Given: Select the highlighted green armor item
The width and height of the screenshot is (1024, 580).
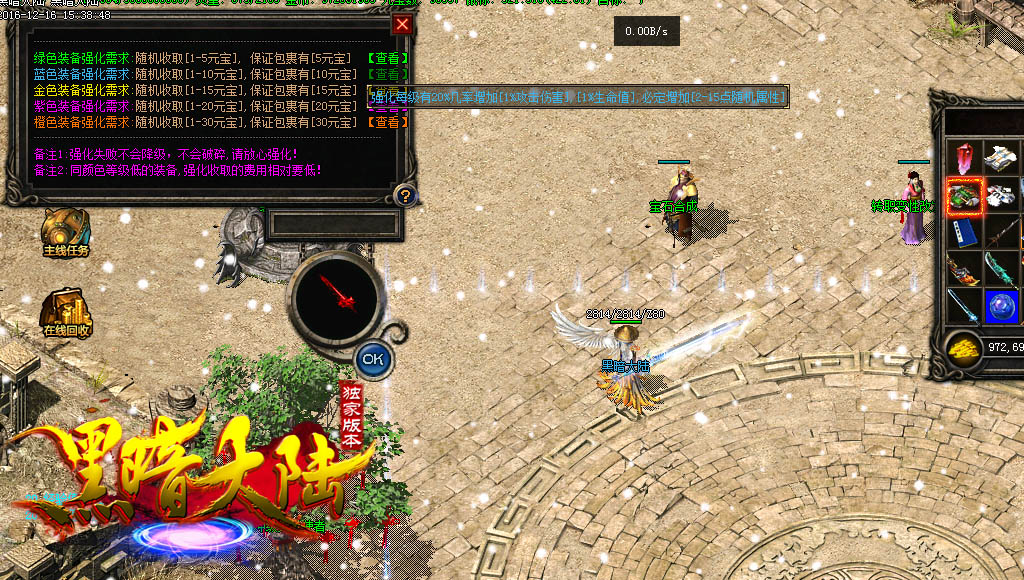Looking at the screenshot, I should 965,196.
